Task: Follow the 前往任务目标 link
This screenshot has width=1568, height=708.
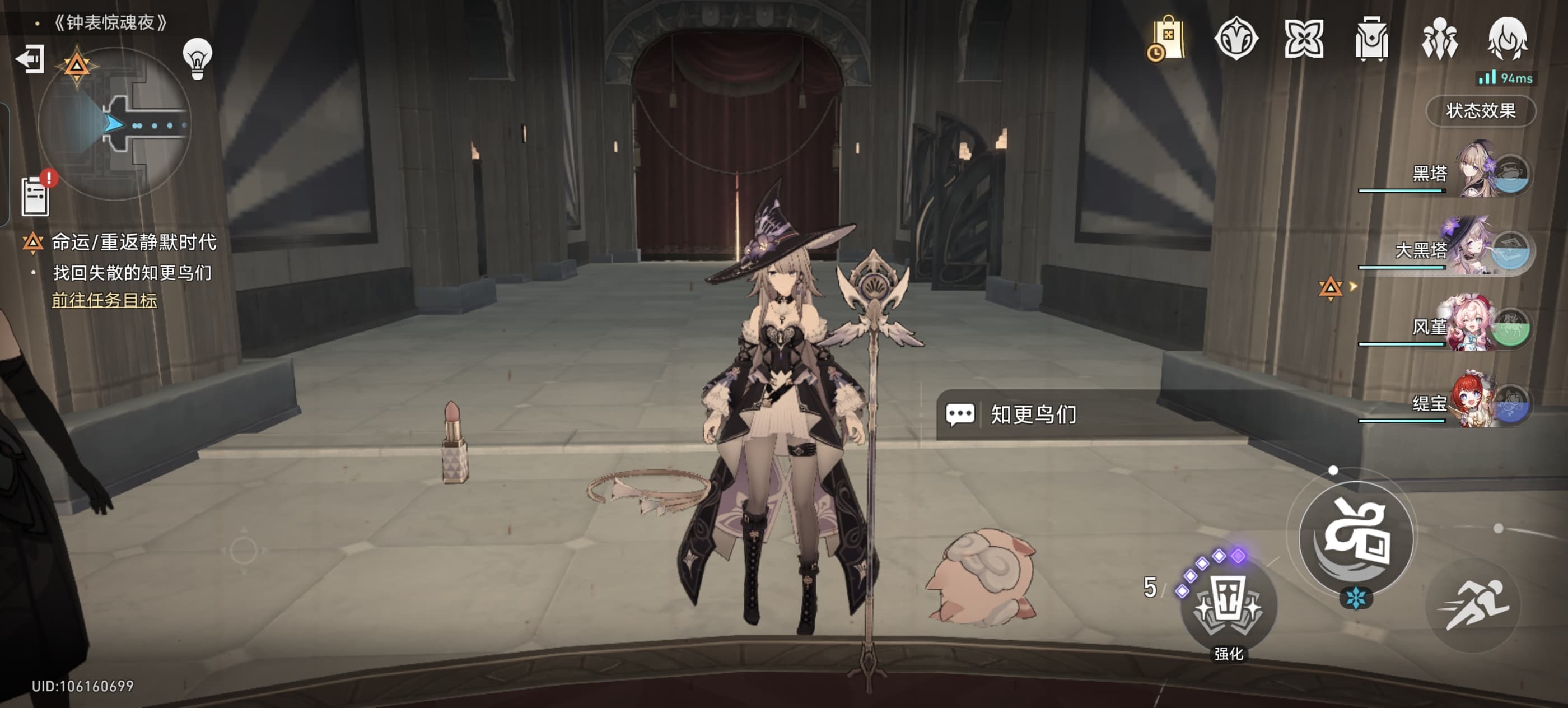Action: 104,300
